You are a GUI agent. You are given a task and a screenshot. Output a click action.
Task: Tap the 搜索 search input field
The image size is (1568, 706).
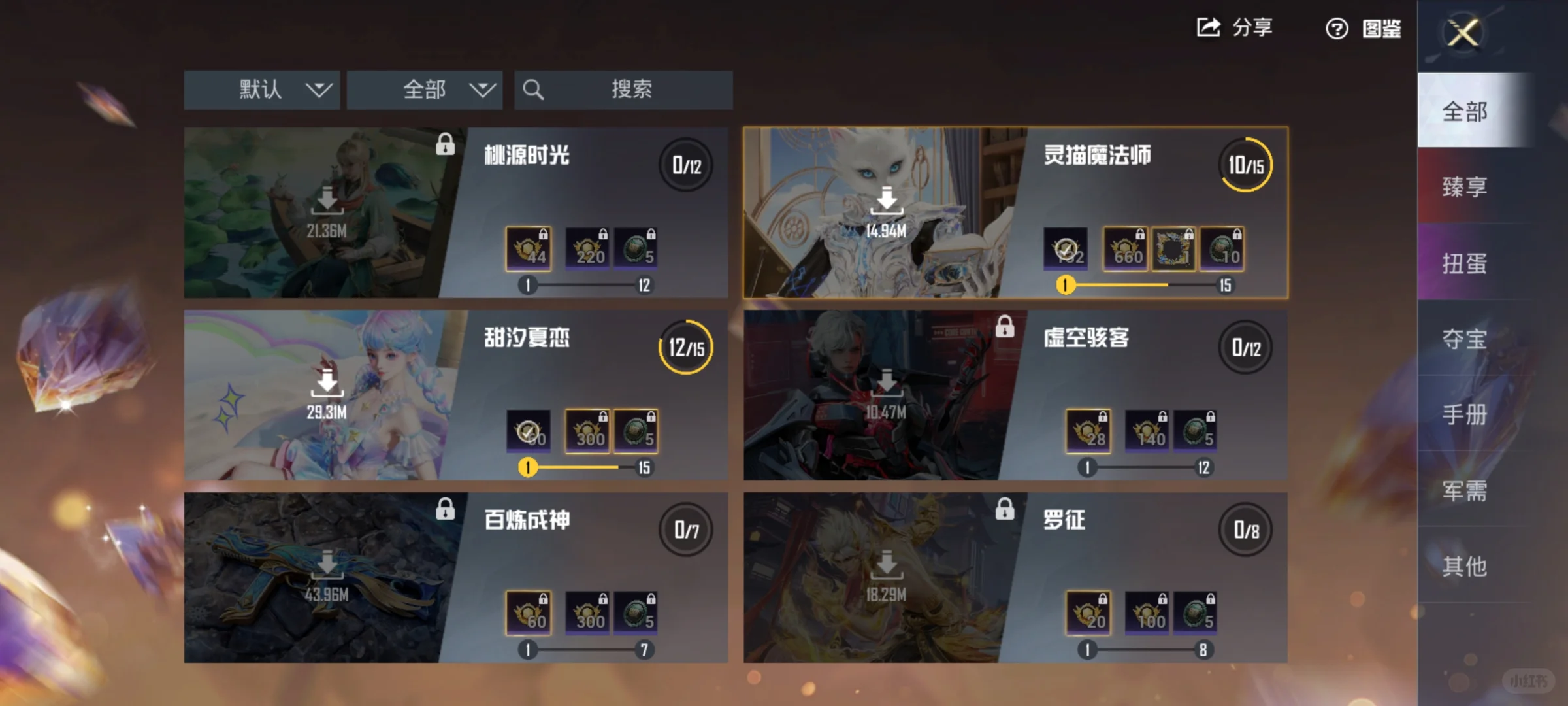point(634,90)
